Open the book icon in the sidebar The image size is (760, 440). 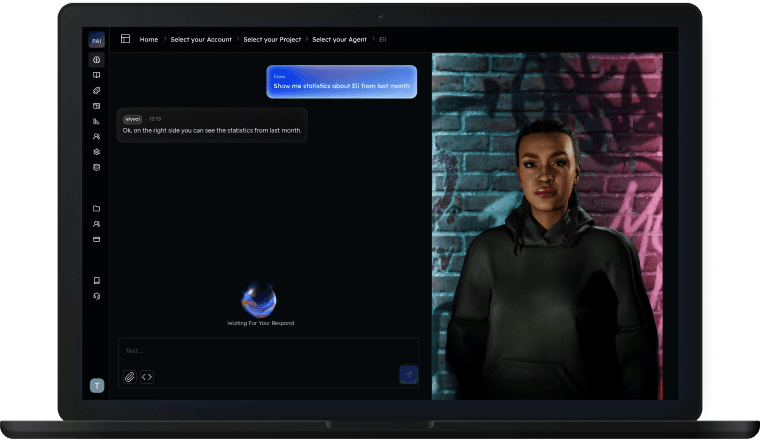(97, 75)
